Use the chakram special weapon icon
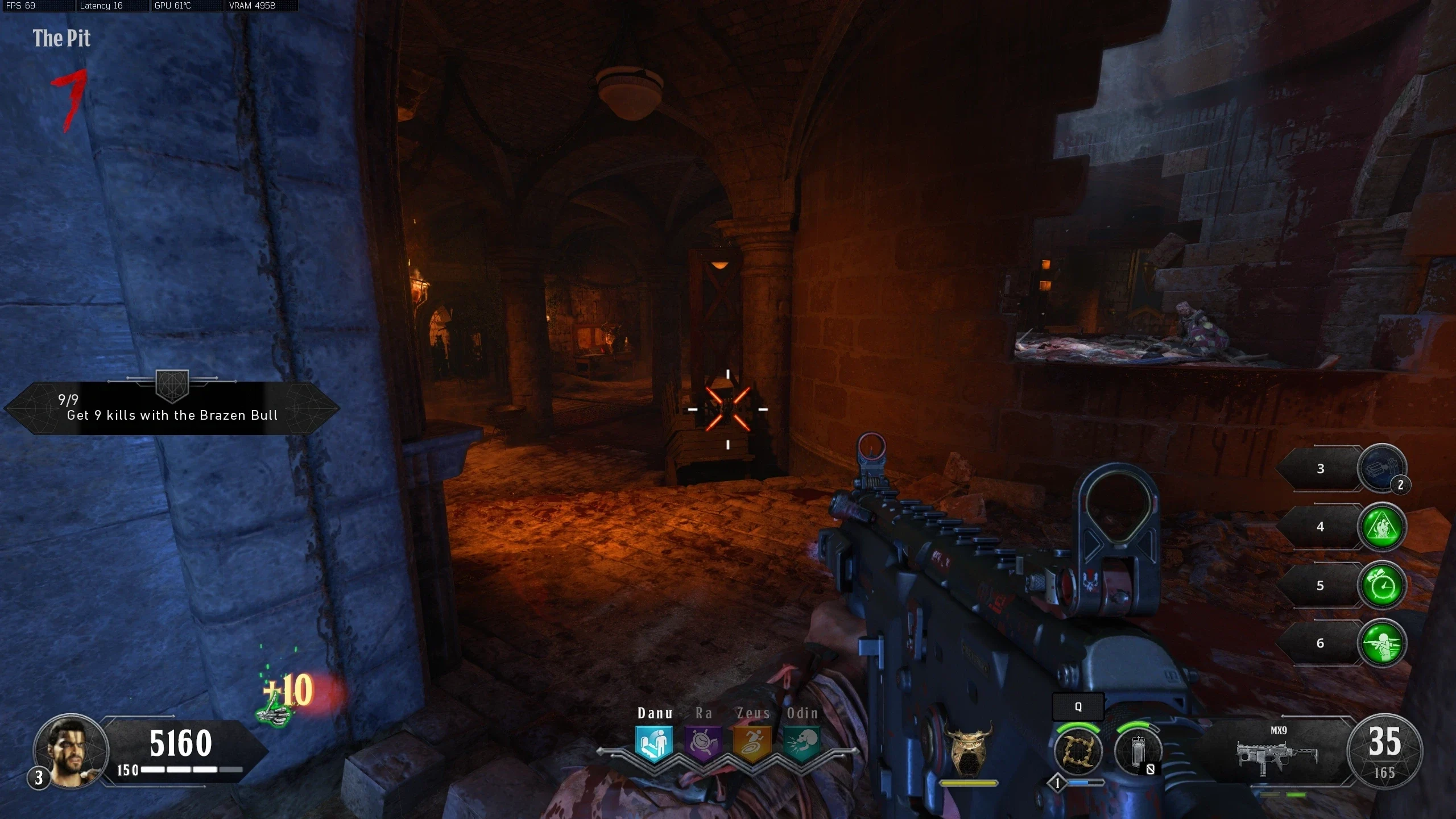Image resolution: width=1456 pixels, height=819 pixels. tap(1077, 751)
